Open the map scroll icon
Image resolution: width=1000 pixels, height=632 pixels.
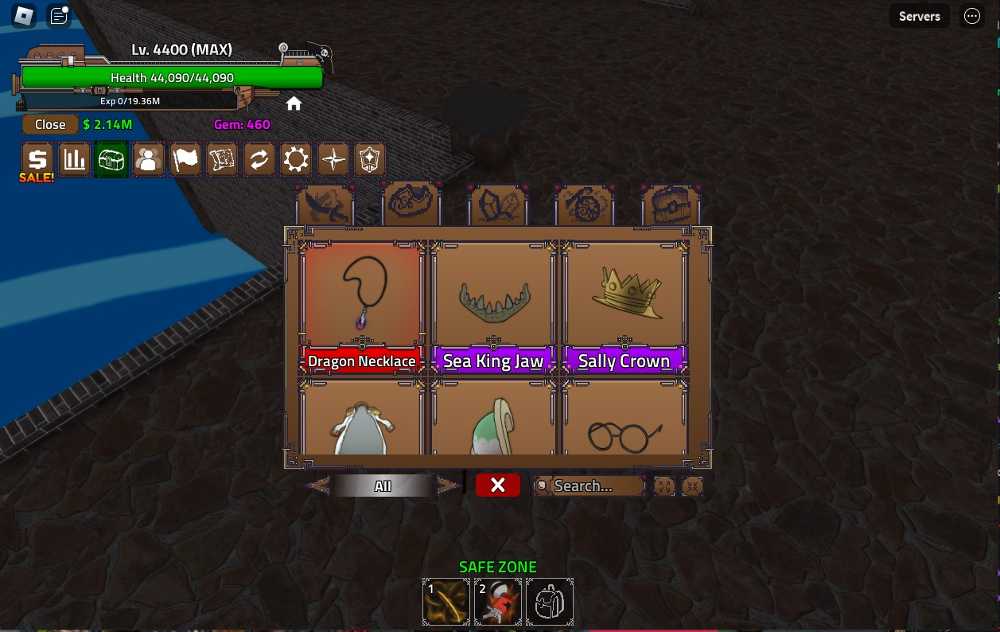(222, 160)
